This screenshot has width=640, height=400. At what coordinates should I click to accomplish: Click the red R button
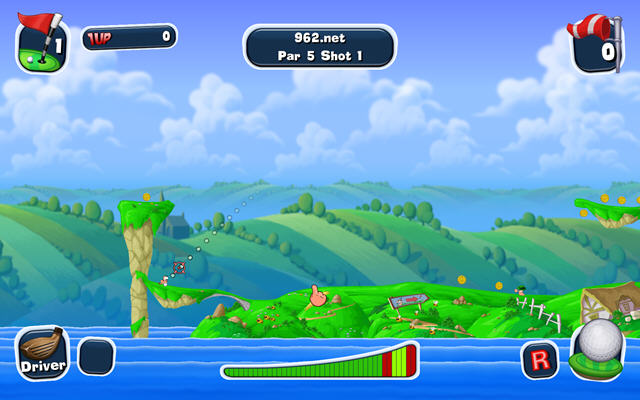pos(540,359)
